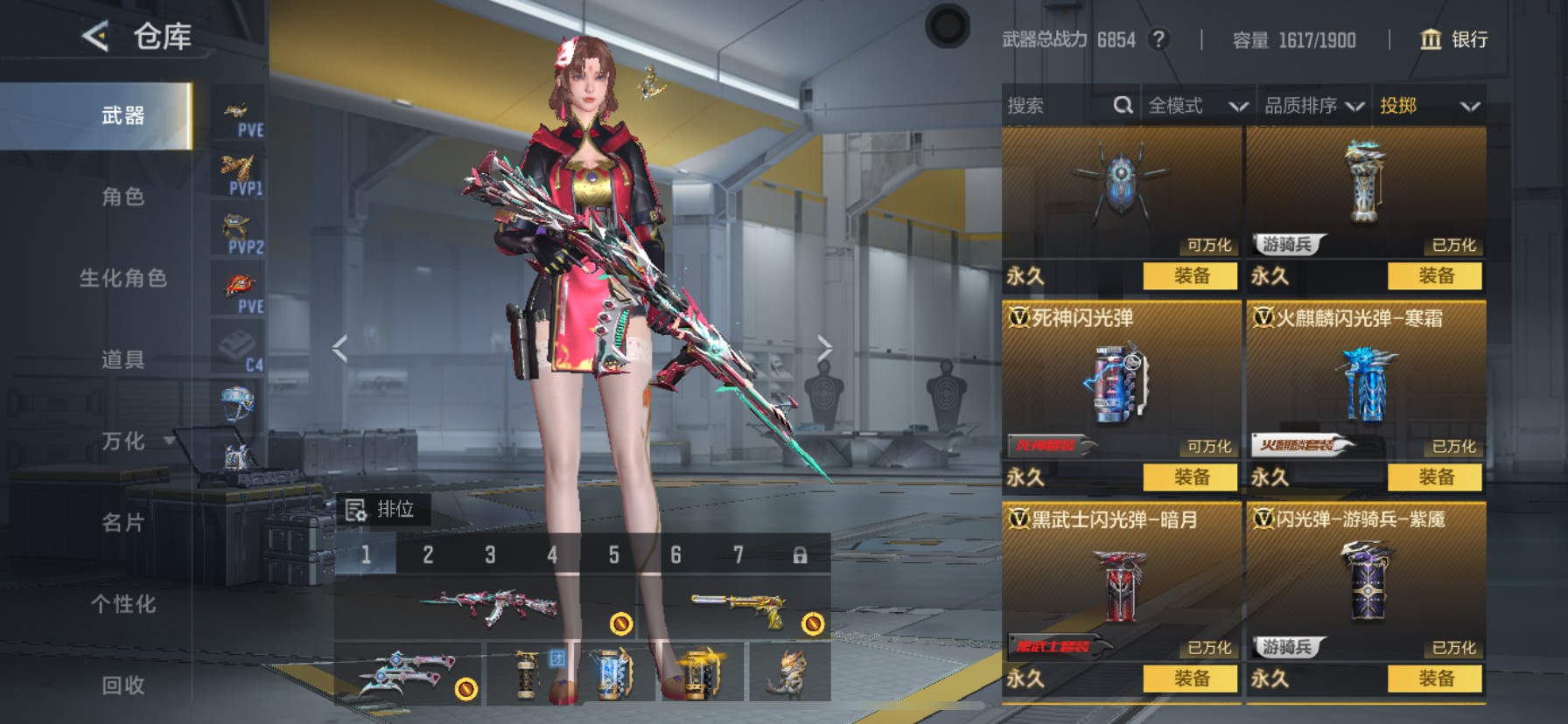Equip the 火麒麟闪光弹-寒霜 grenade

point(1435,477)
